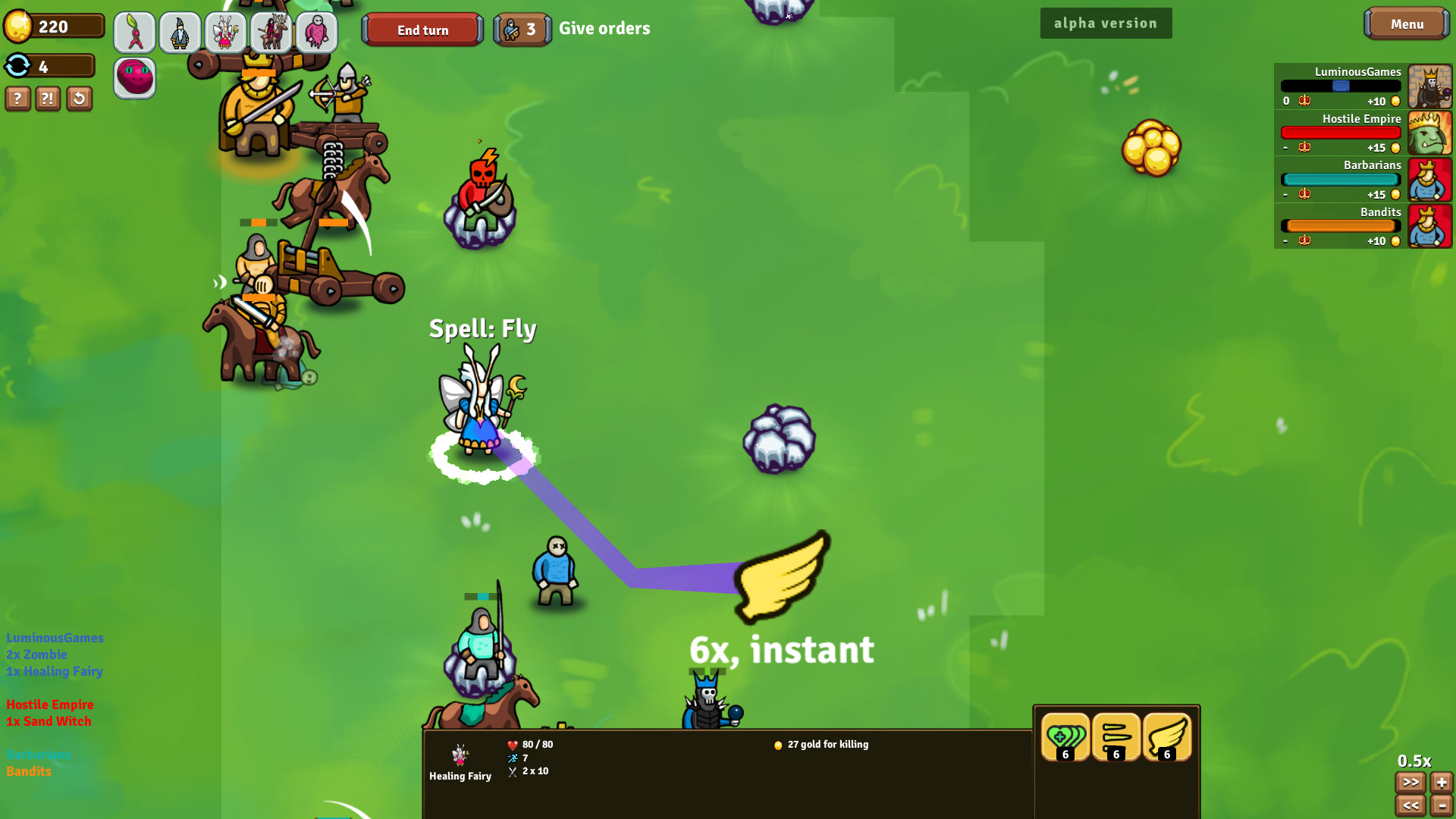The width and height of the screenshot is (1456, 819).
Task: Select the deer rider unit icon
Action: point(271,32)
